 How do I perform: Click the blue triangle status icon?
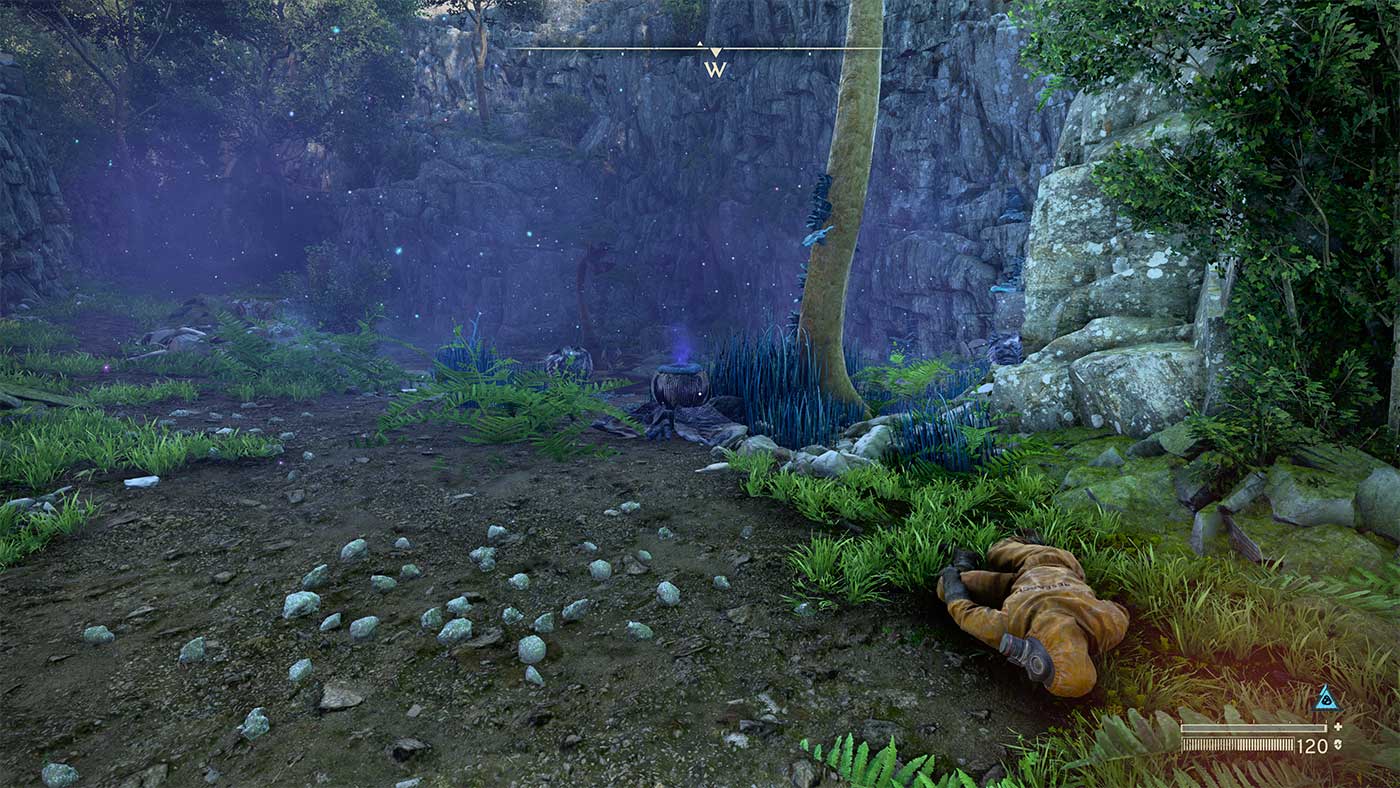pos(1326,700)
